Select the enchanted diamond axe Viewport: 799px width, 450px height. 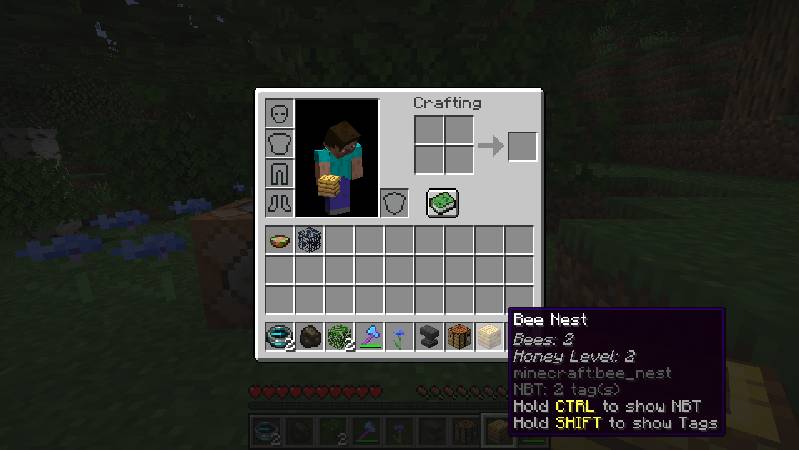(x=370, y=336)
